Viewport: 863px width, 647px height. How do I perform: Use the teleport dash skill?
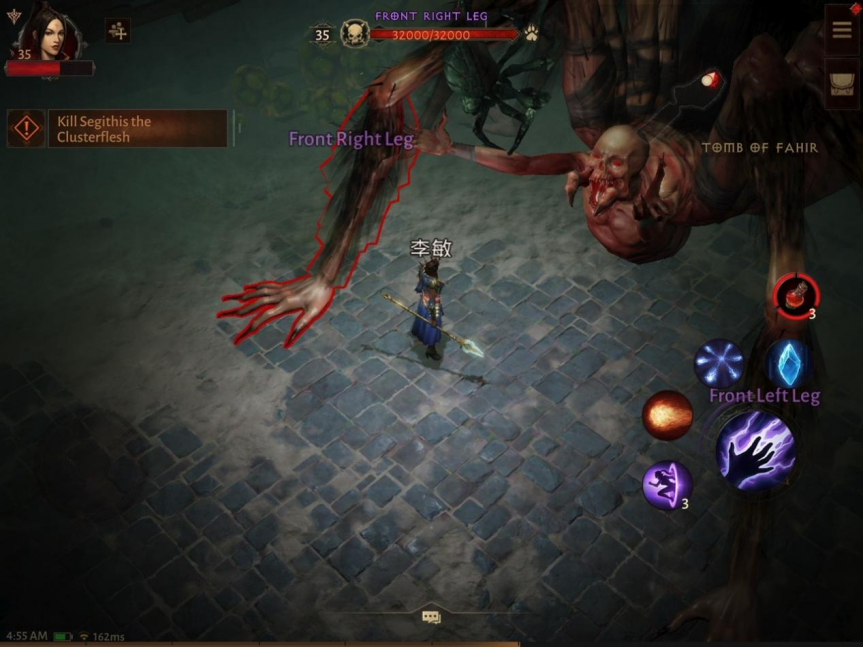coord(666,484)
